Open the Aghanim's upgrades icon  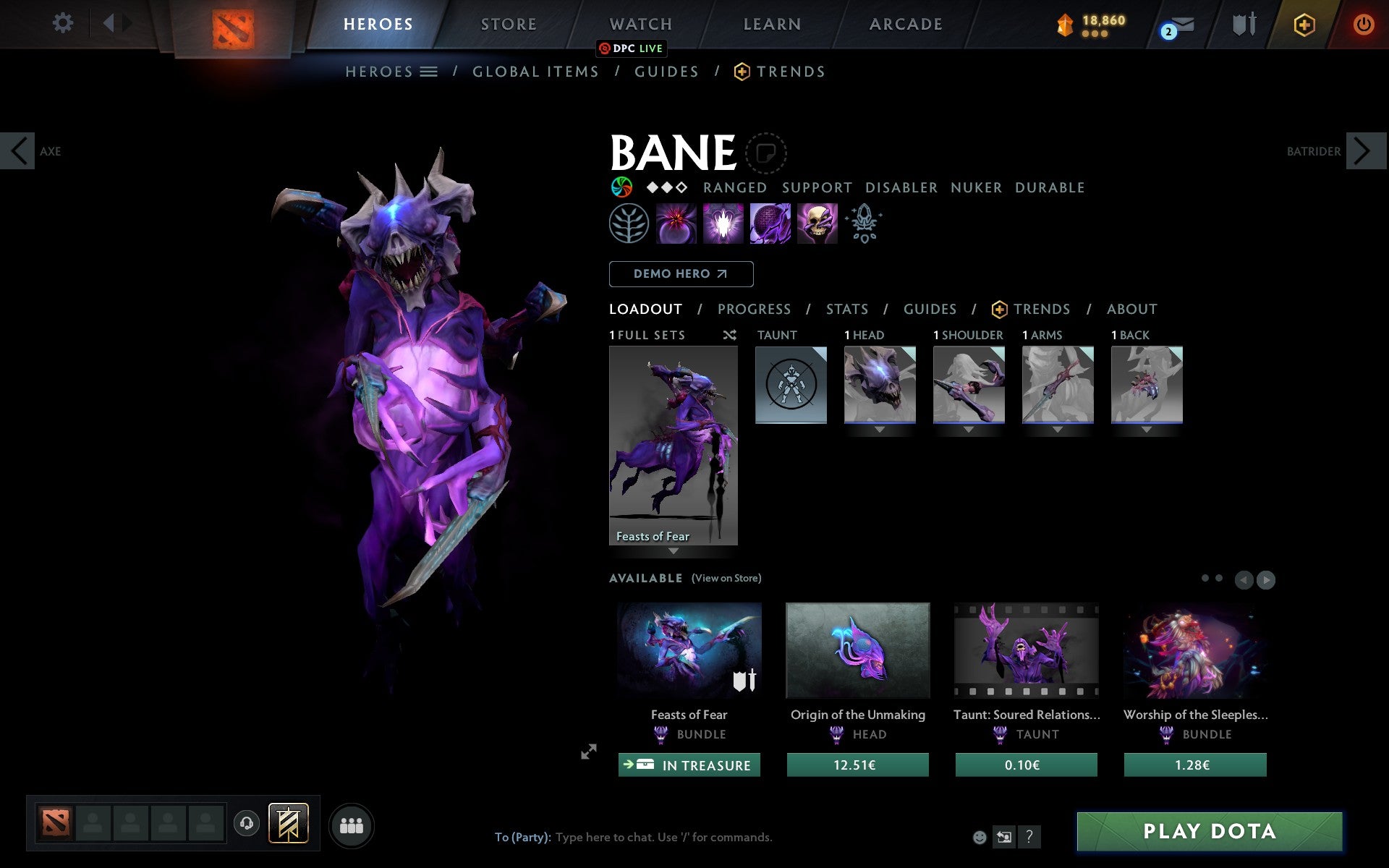(x=865, y=224)
